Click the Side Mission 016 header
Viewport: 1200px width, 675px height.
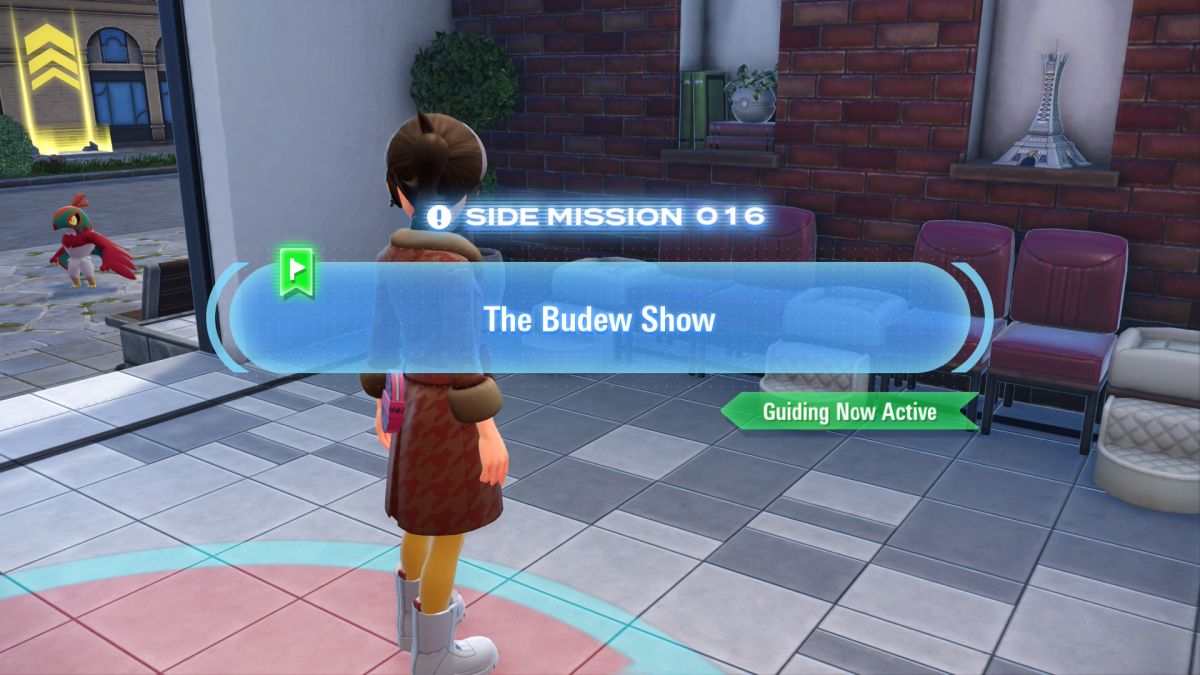pos(598,216)
